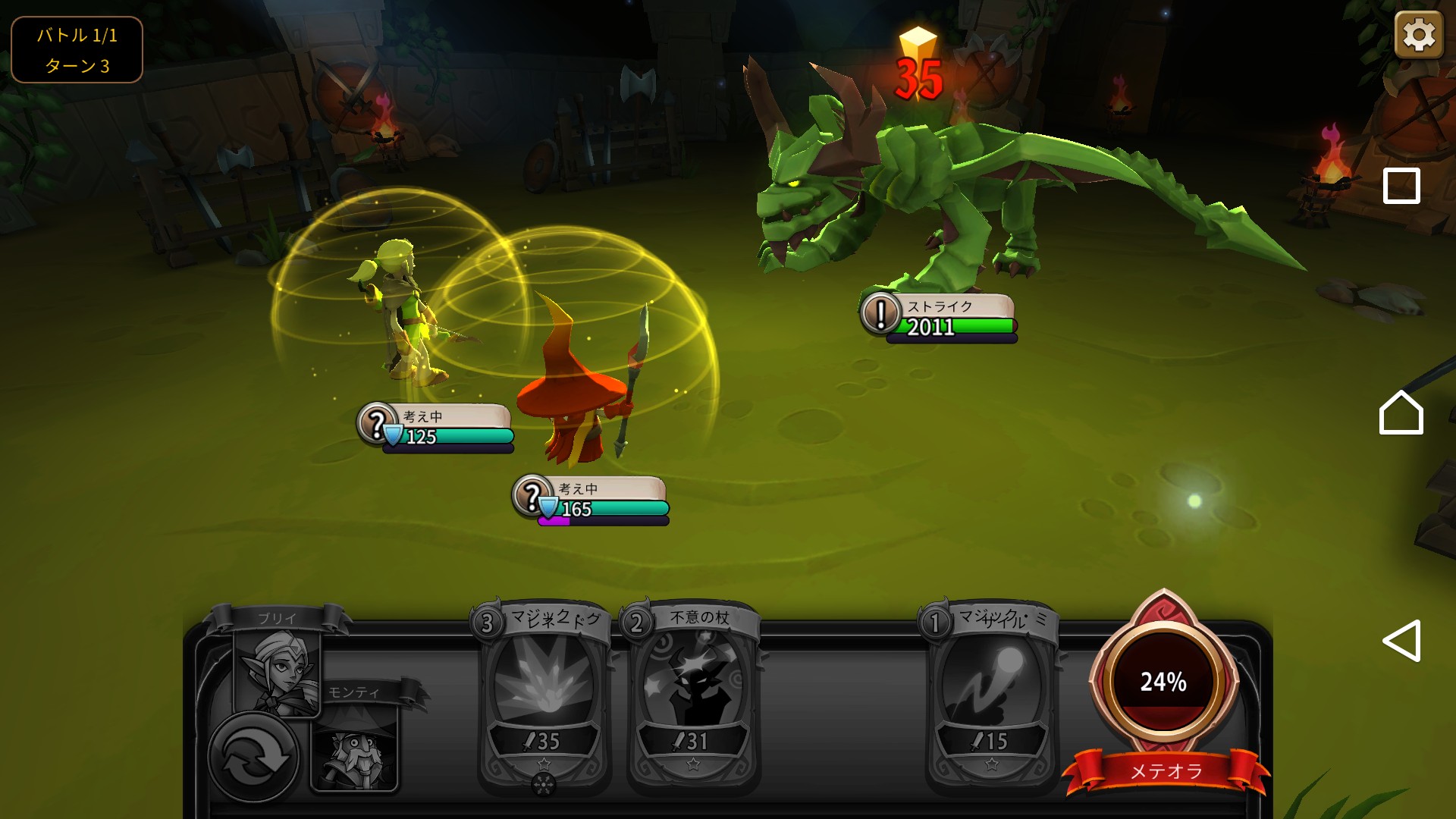Tap the Android home button
This screenshot has height=819, width=1456.
coord(1401,413)
